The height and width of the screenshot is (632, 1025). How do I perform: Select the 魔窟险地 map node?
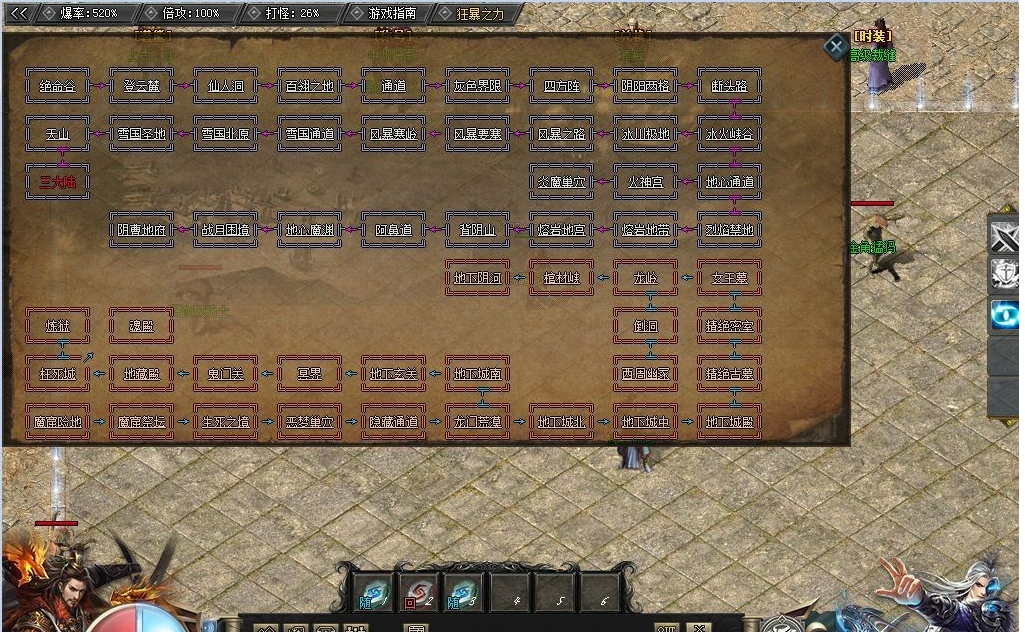click(x=57, y=422)
